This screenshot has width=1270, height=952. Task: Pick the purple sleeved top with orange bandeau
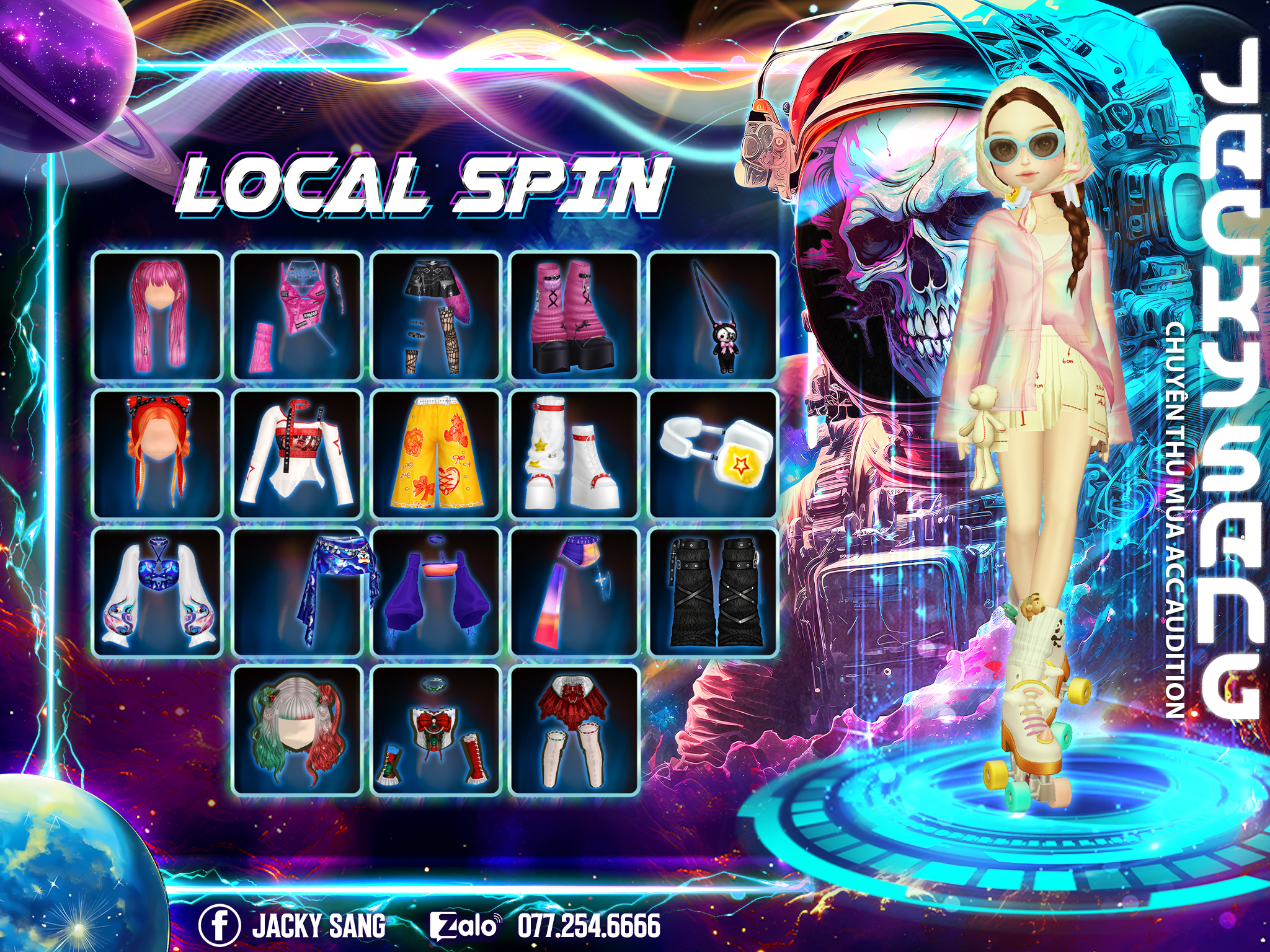point(436,593)
